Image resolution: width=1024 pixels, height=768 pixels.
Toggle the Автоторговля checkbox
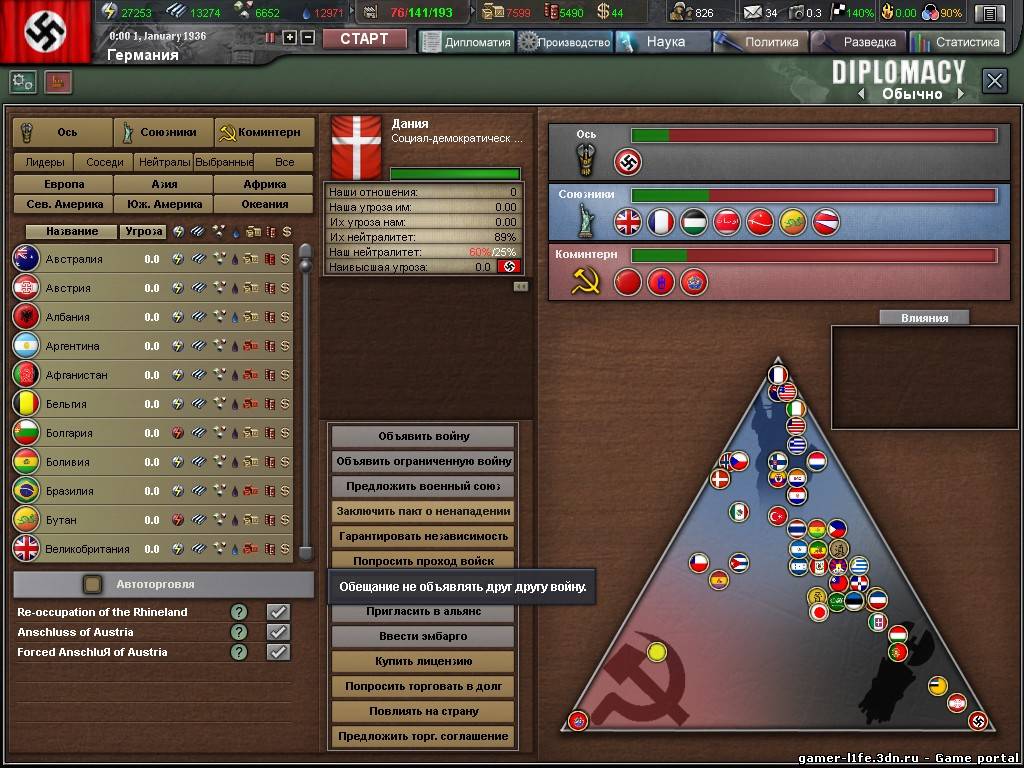pos(93,584)
